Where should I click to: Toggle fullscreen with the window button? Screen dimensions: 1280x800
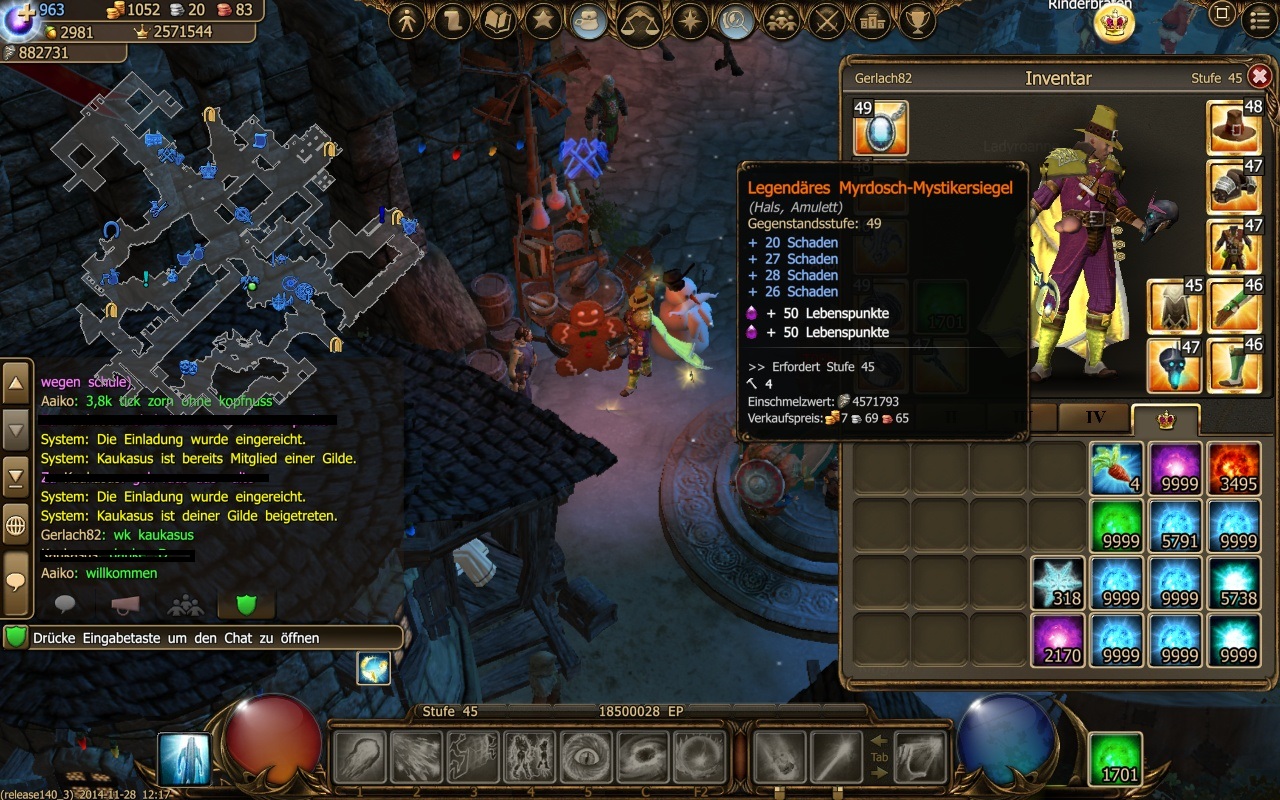[1221, 14]
